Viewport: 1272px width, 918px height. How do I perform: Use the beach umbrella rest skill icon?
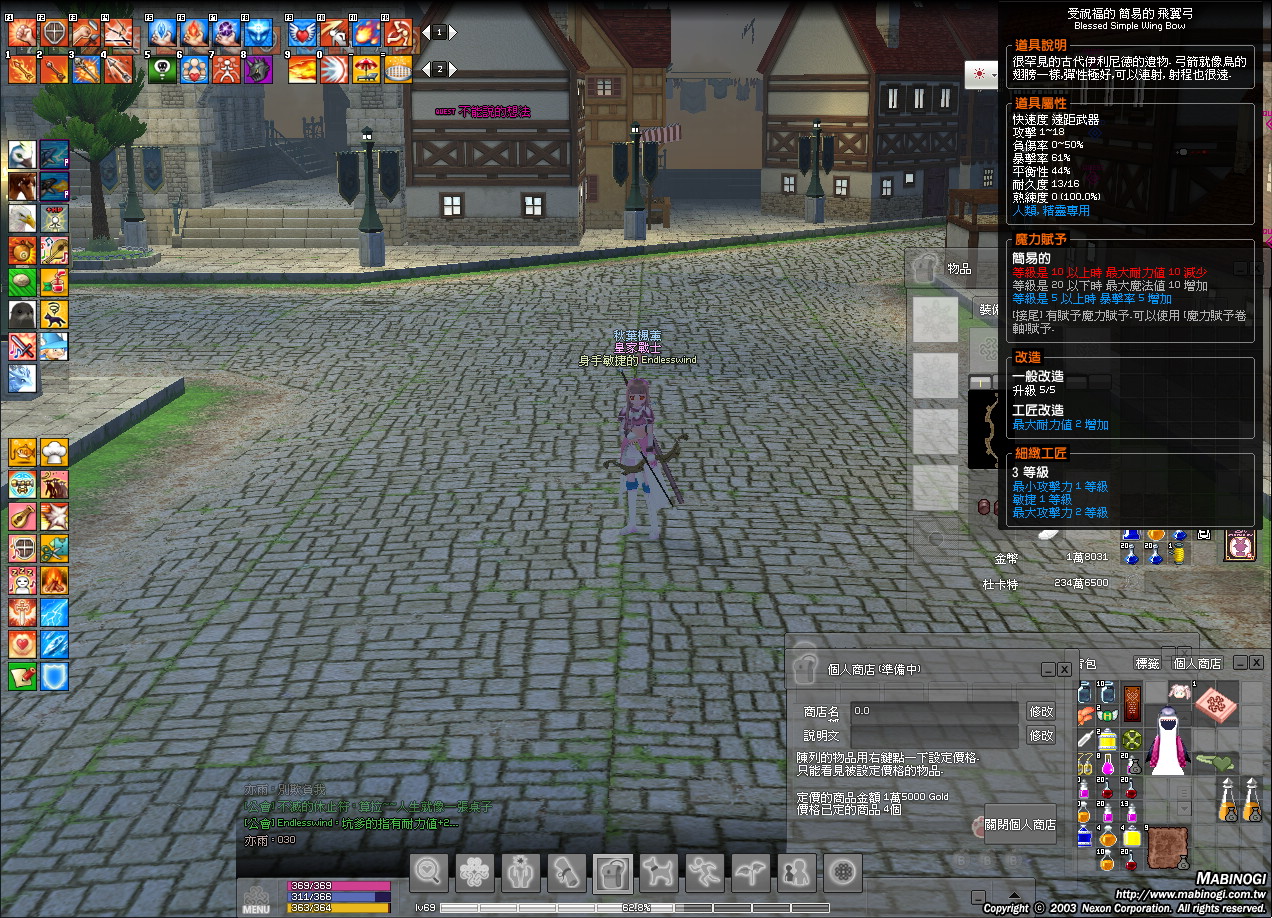coord(366,69)
